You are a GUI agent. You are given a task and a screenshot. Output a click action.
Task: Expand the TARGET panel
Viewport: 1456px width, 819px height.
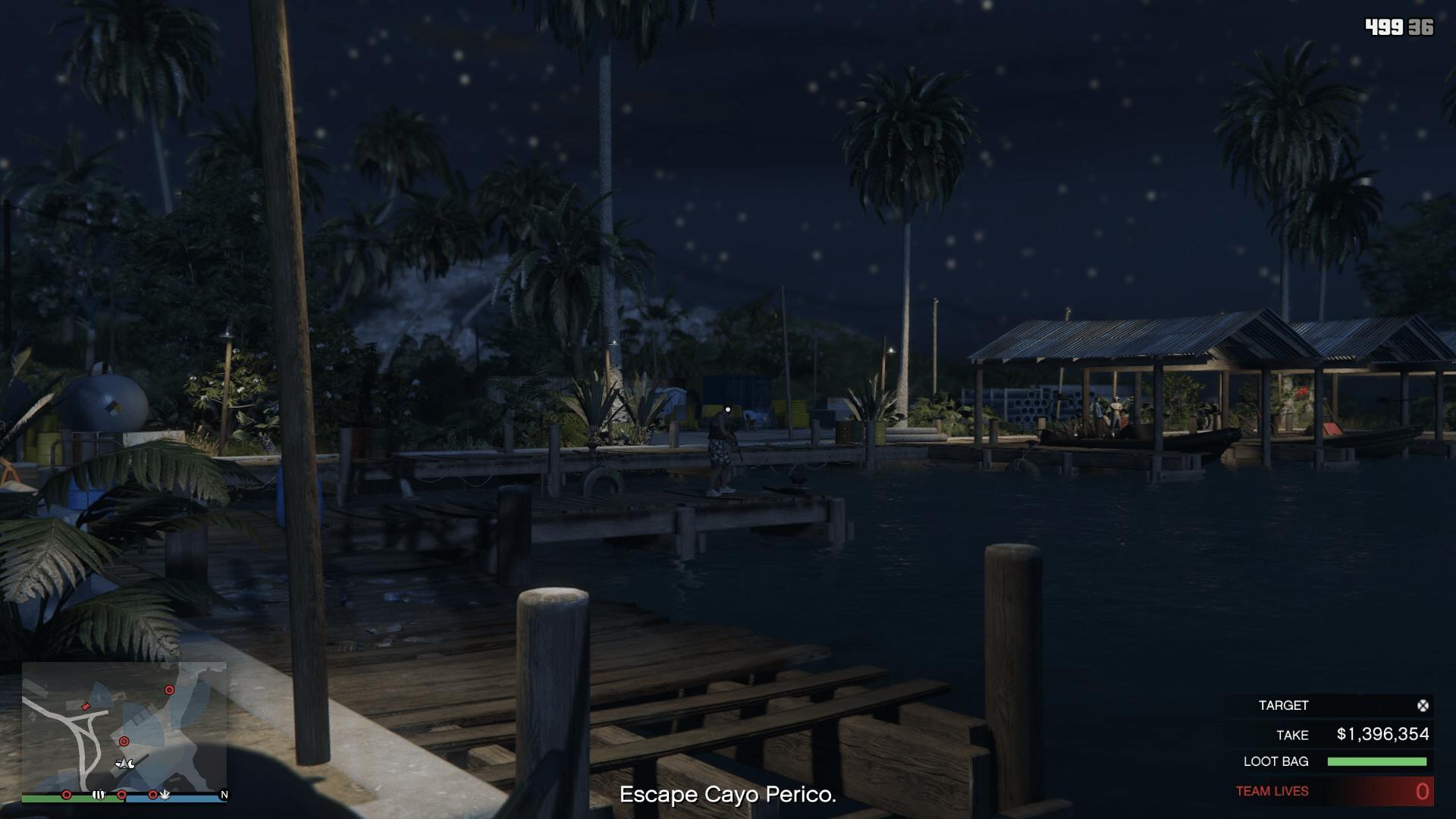1282,704
